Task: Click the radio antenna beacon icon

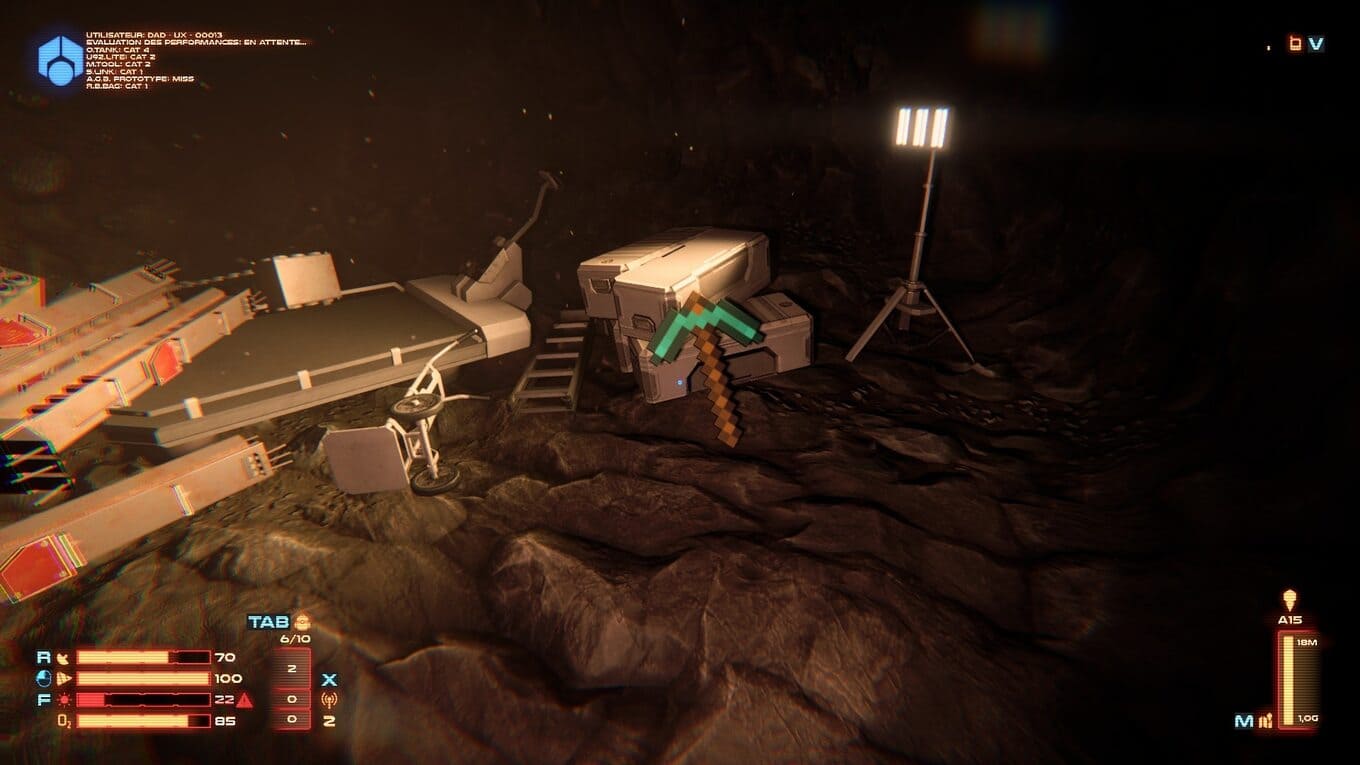Action: point(329,699)
